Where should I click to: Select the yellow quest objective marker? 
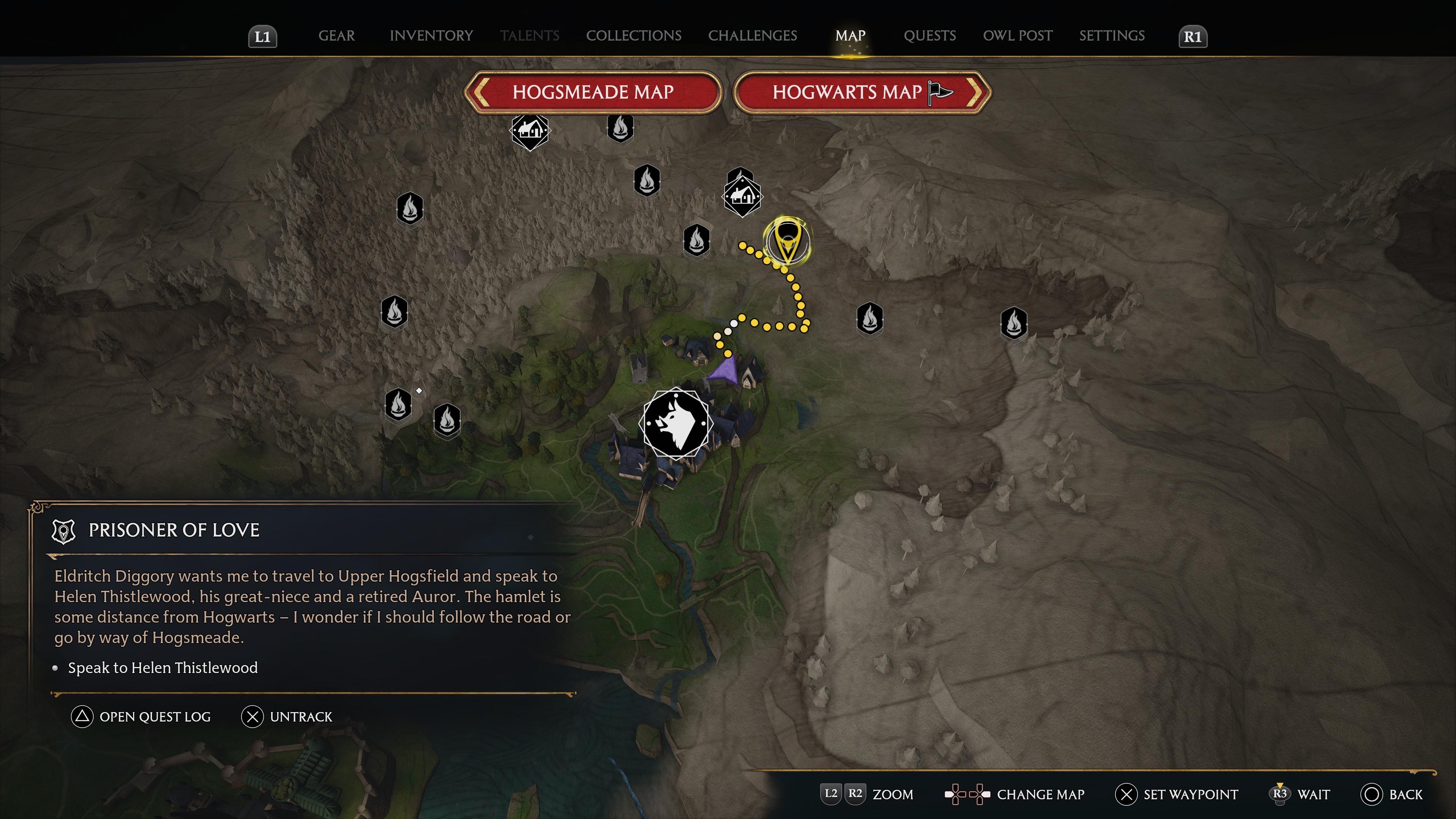point(787,241)
